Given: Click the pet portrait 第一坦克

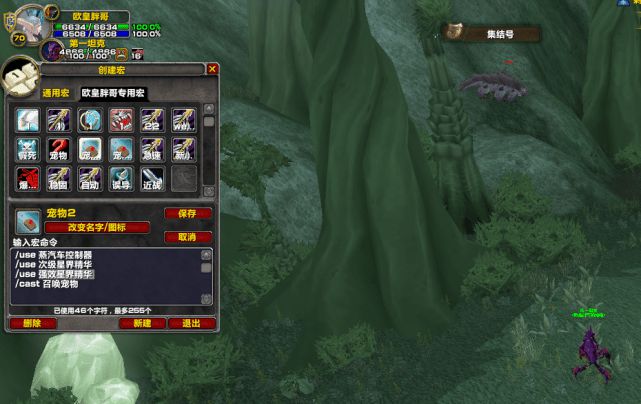Looking at the screenshot, I should pos(53,50).
